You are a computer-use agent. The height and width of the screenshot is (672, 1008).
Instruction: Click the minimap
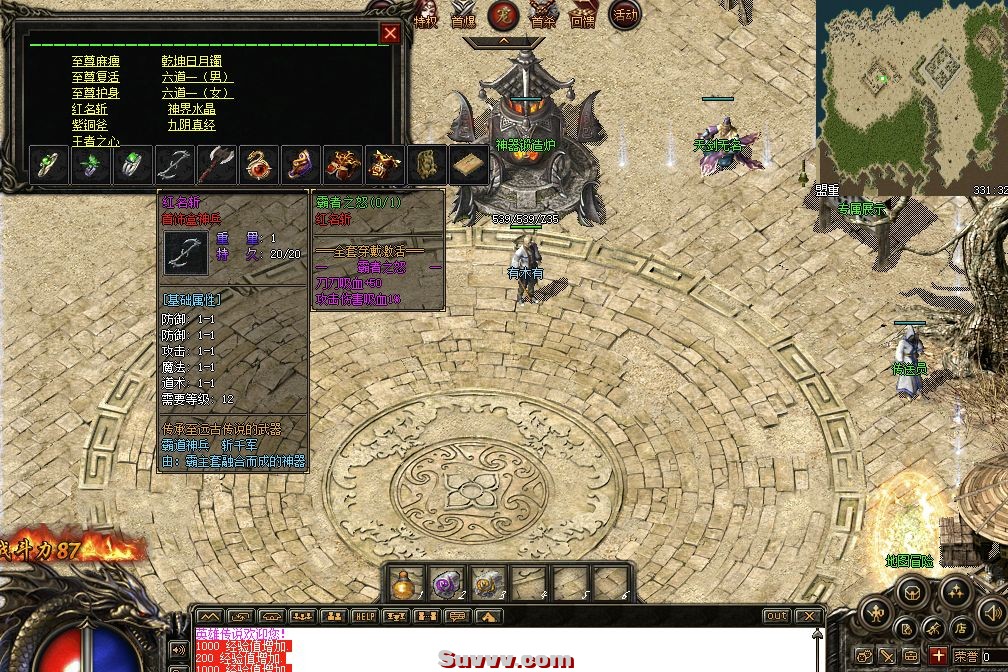point(910,95)
